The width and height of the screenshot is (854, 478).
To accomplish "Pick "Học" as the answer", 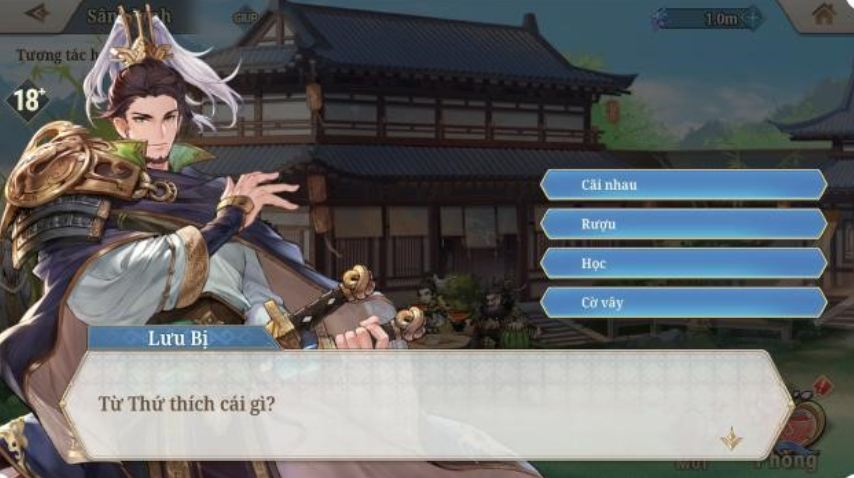I will point(683,263).
